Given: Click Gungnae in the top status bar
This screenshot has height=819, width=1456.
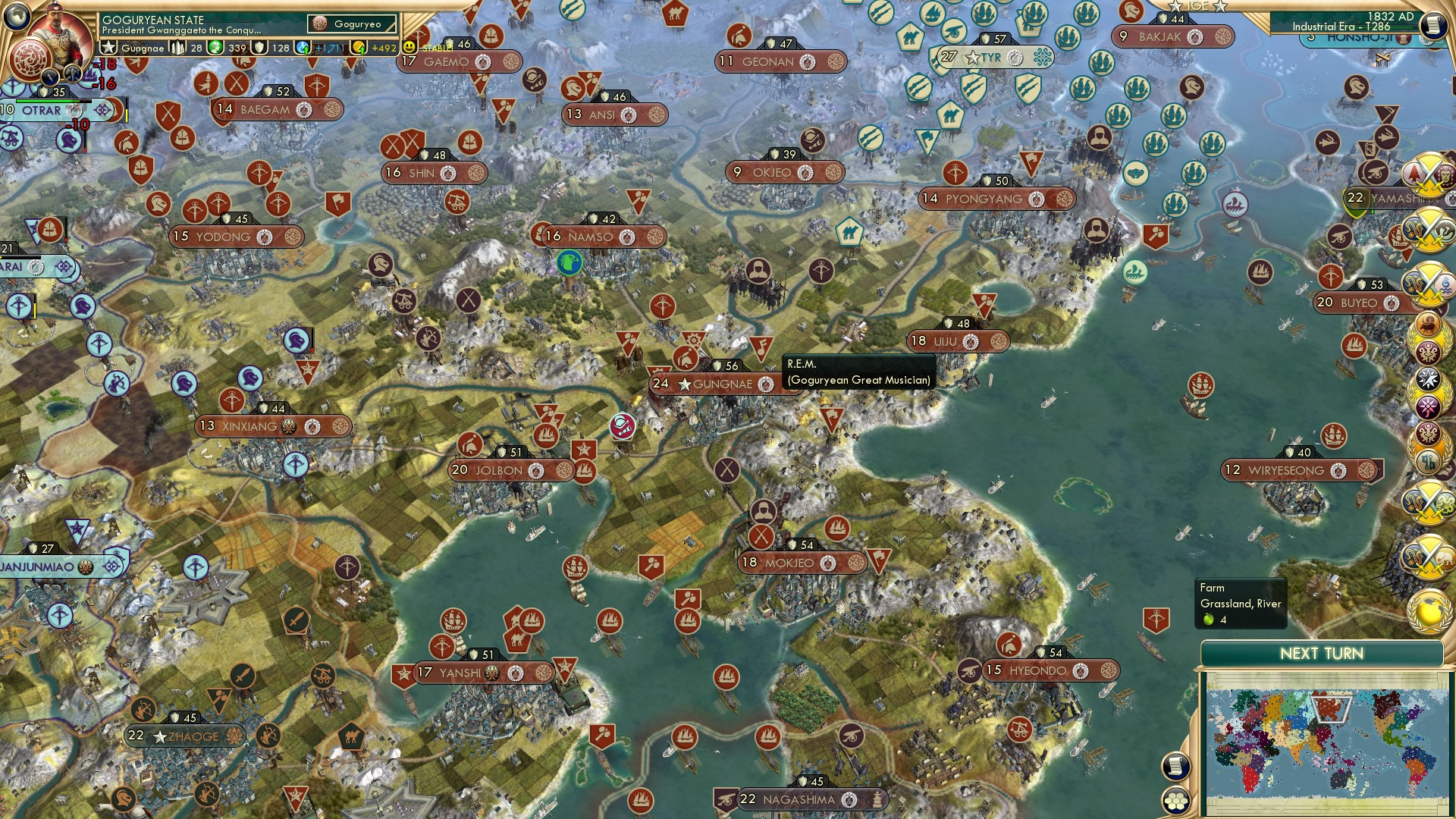Looking at the screenshot, I should click(x=143, y=48).
